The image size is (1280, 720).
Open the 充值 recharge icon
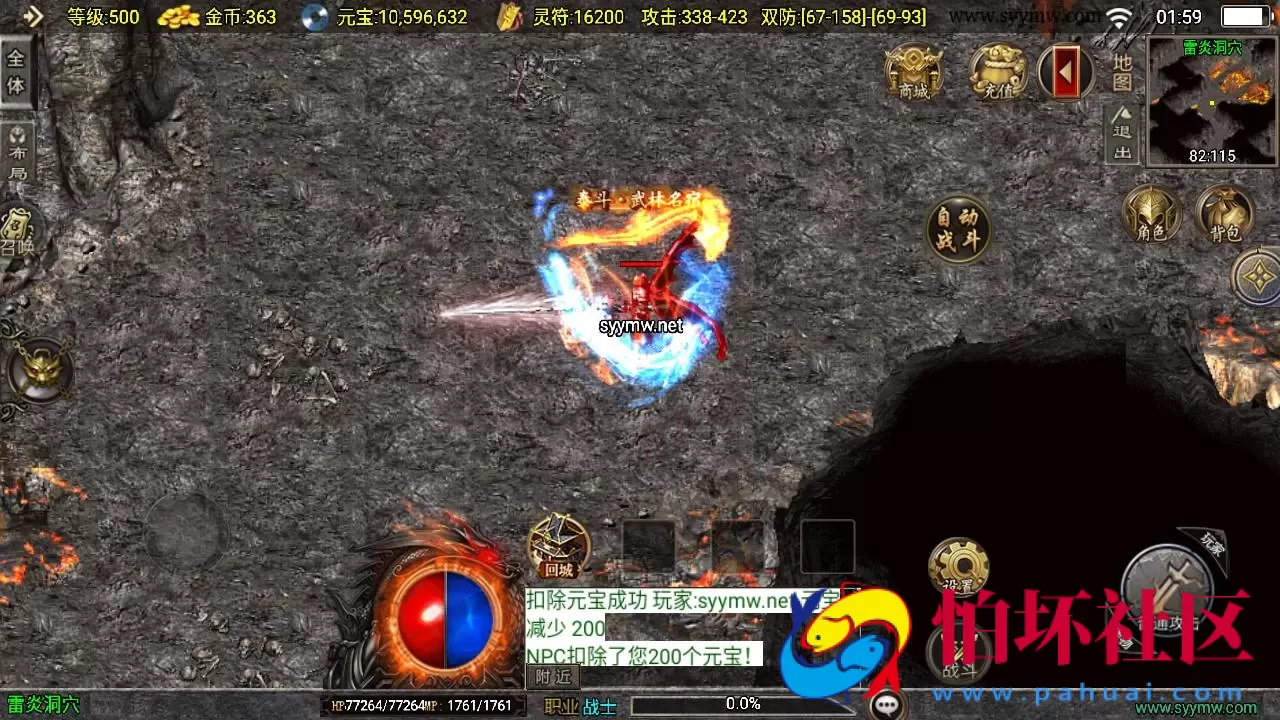click(x=996, y=73)
